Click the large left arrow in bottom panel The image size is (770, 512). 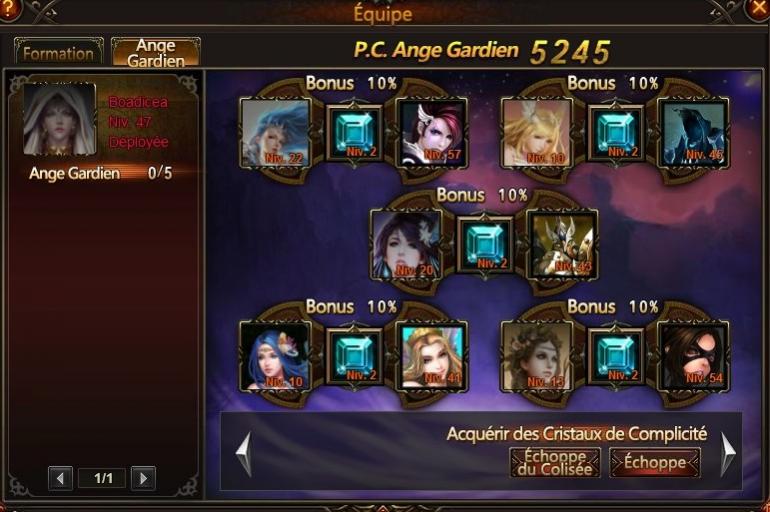tap(243, 454)
